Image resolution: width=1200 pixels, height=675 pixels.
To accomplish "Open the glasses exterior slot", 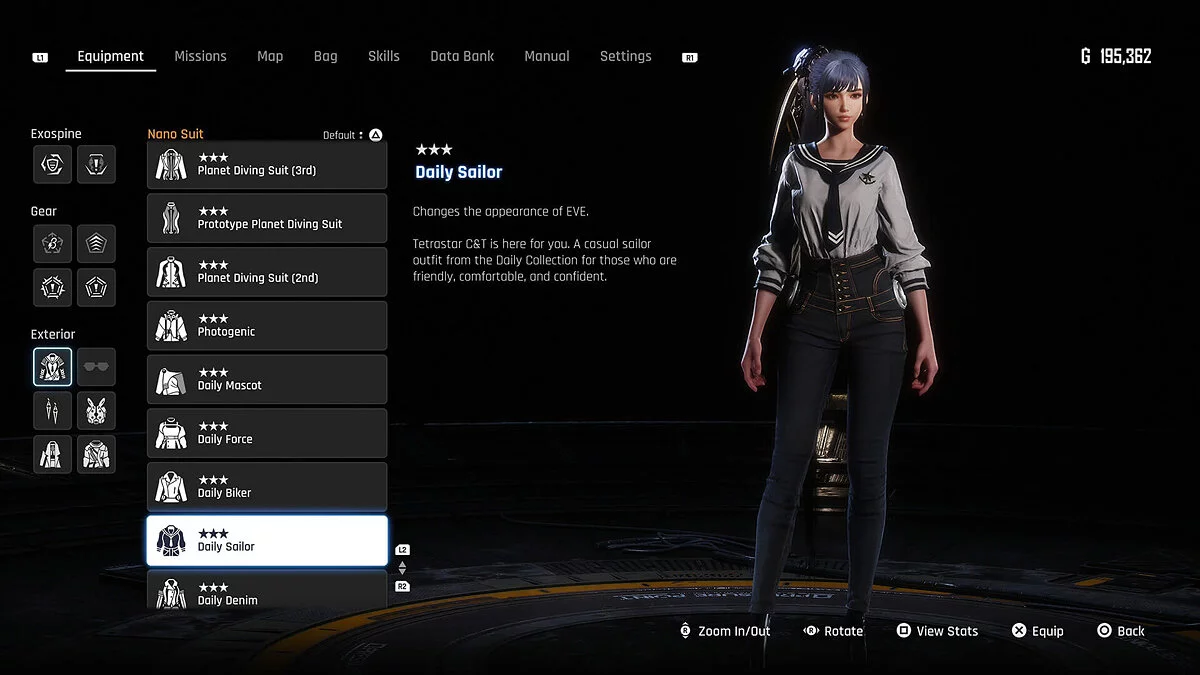I will 96,367.
